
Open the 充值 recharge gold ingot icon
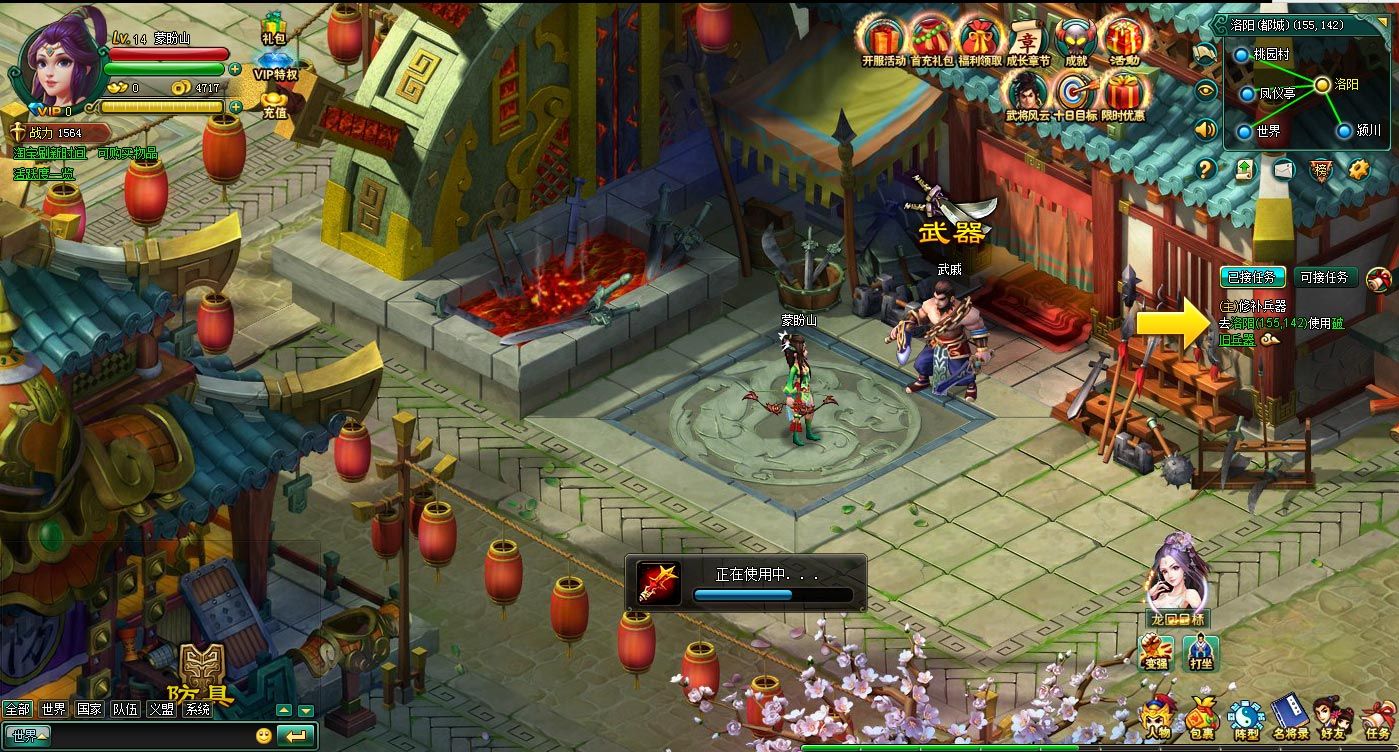coord(274,104)
